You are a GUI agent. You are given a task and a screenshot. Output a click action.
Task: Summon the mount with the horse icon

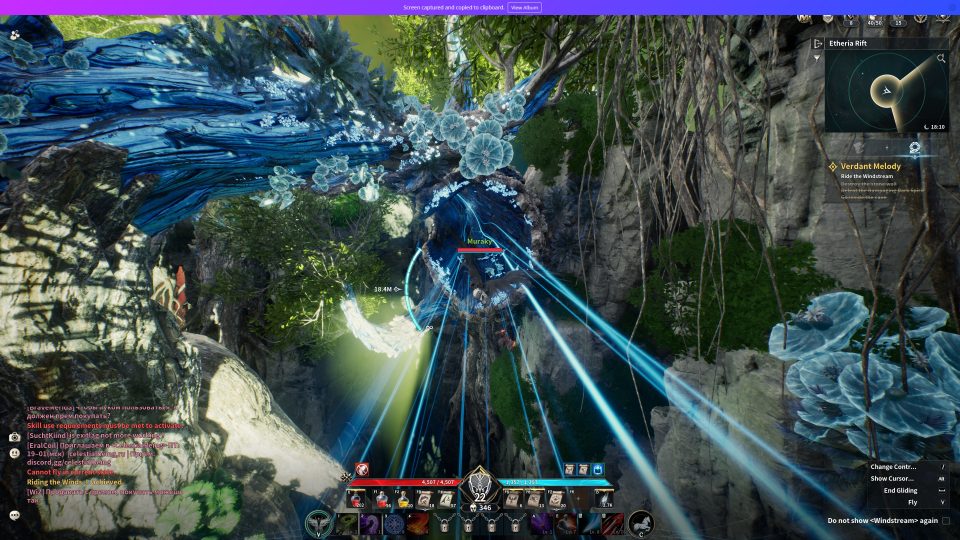640,523
